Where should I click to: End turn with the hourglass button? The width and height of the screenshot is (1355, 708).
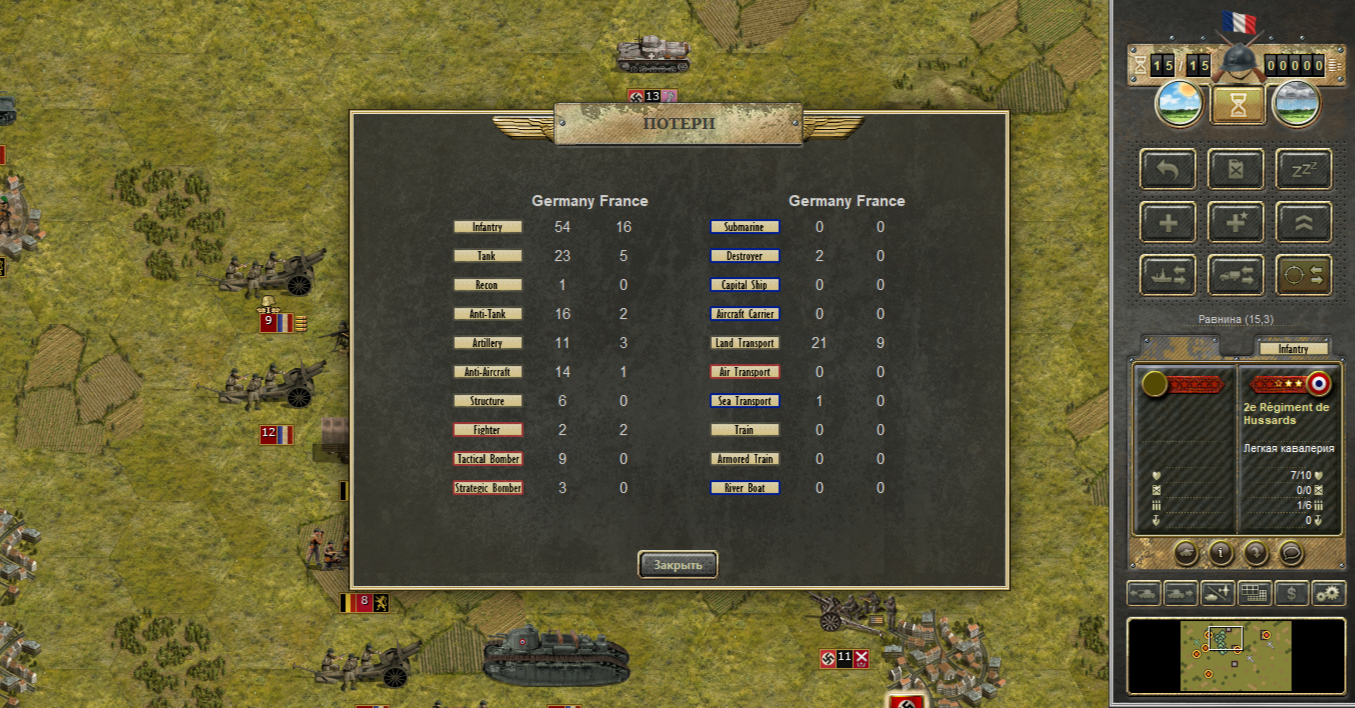pyautogui.click(x=1237, y=104)
